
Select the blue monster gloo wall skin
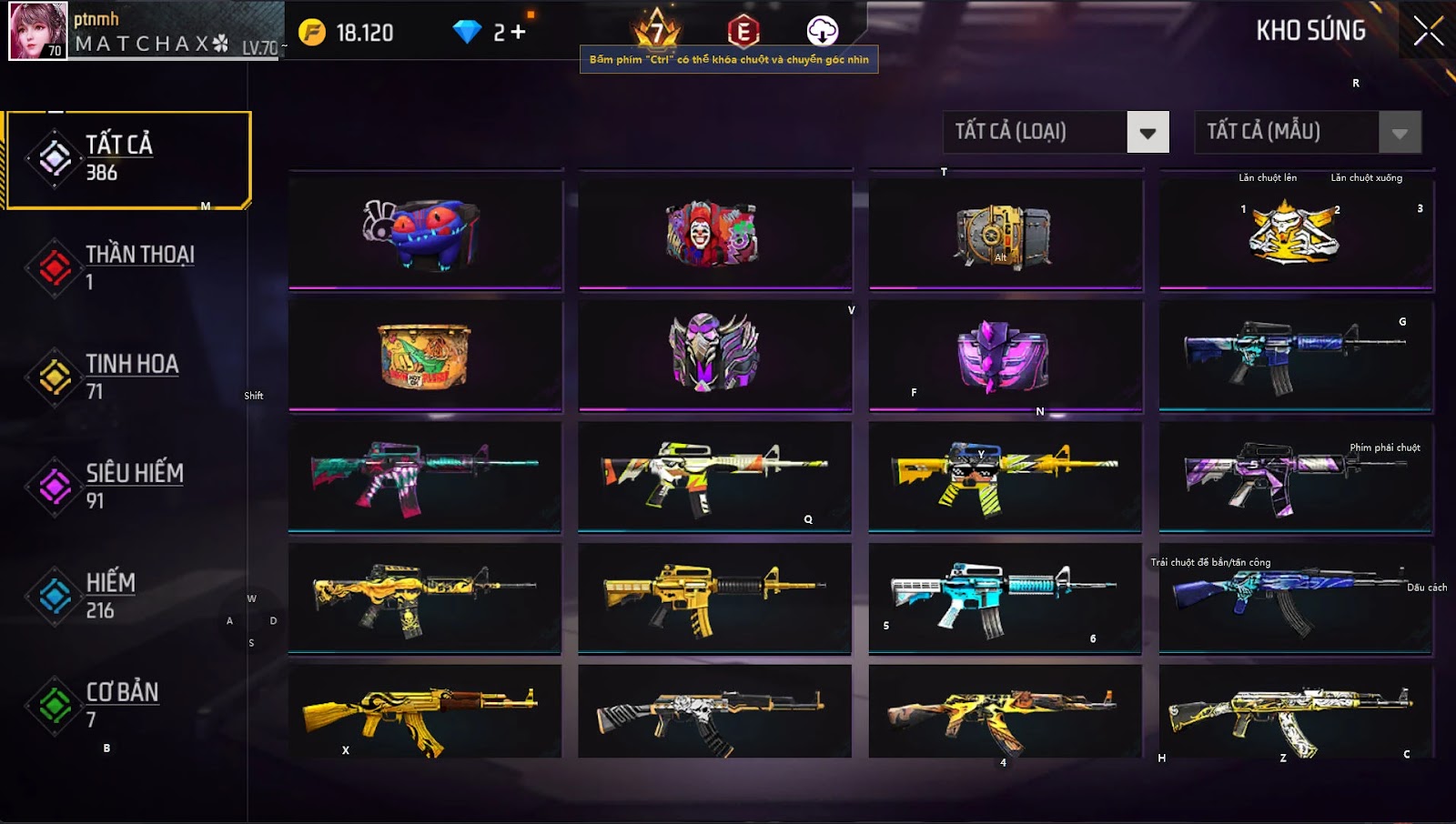click(425, 233)
